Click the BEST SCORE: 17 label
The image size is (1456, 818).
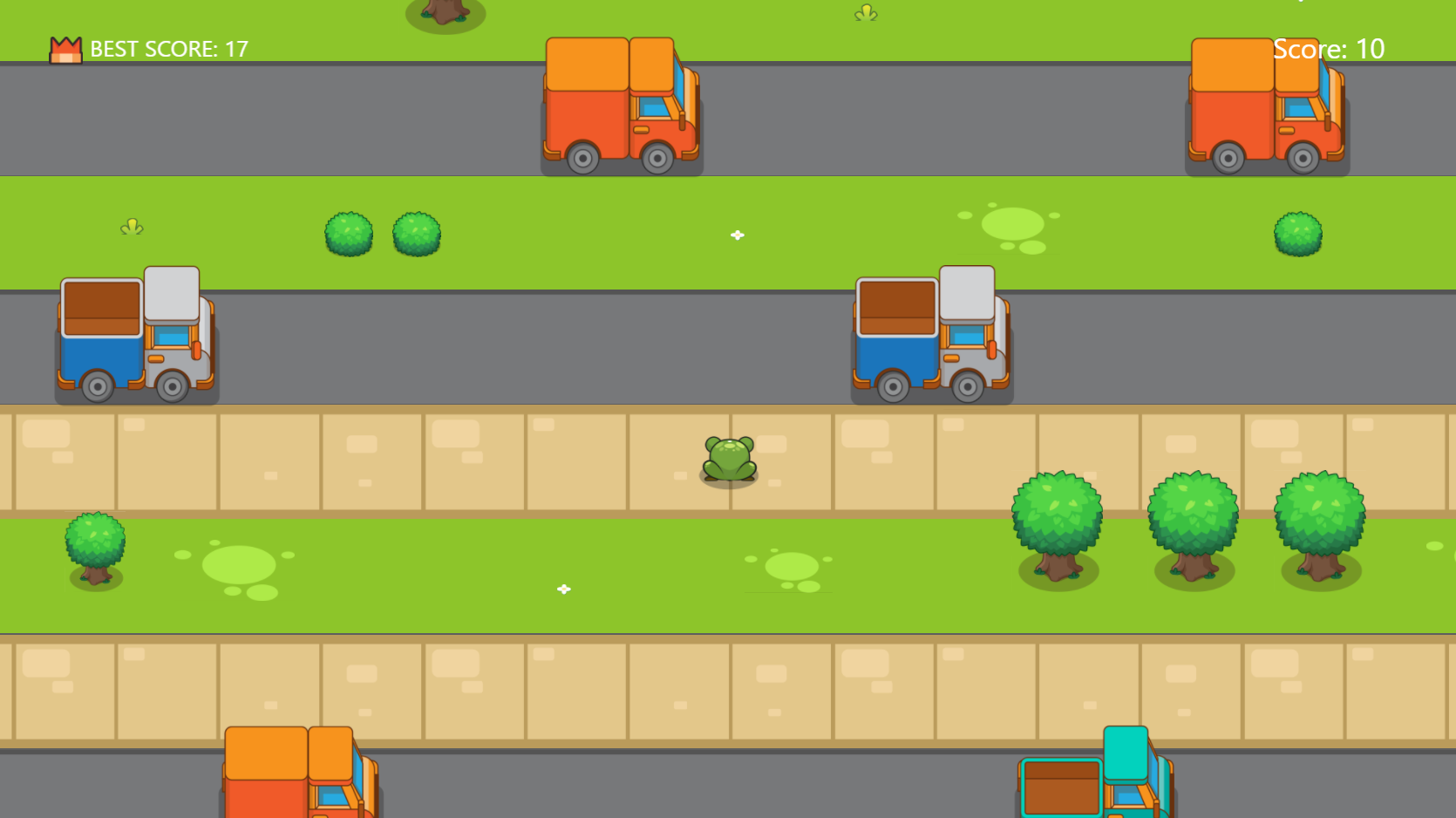[x=167, y=49]
